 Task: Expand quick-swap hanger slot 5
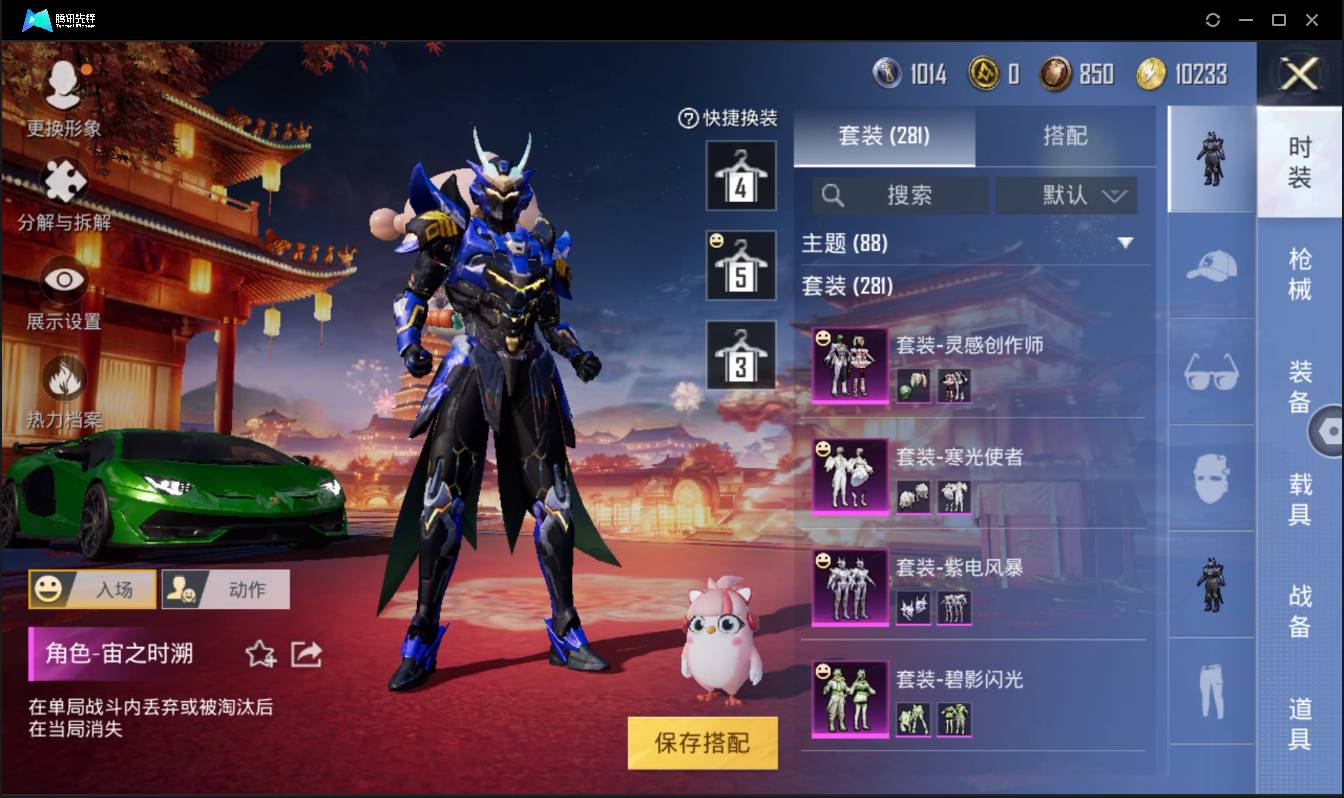tap(741, 264)
